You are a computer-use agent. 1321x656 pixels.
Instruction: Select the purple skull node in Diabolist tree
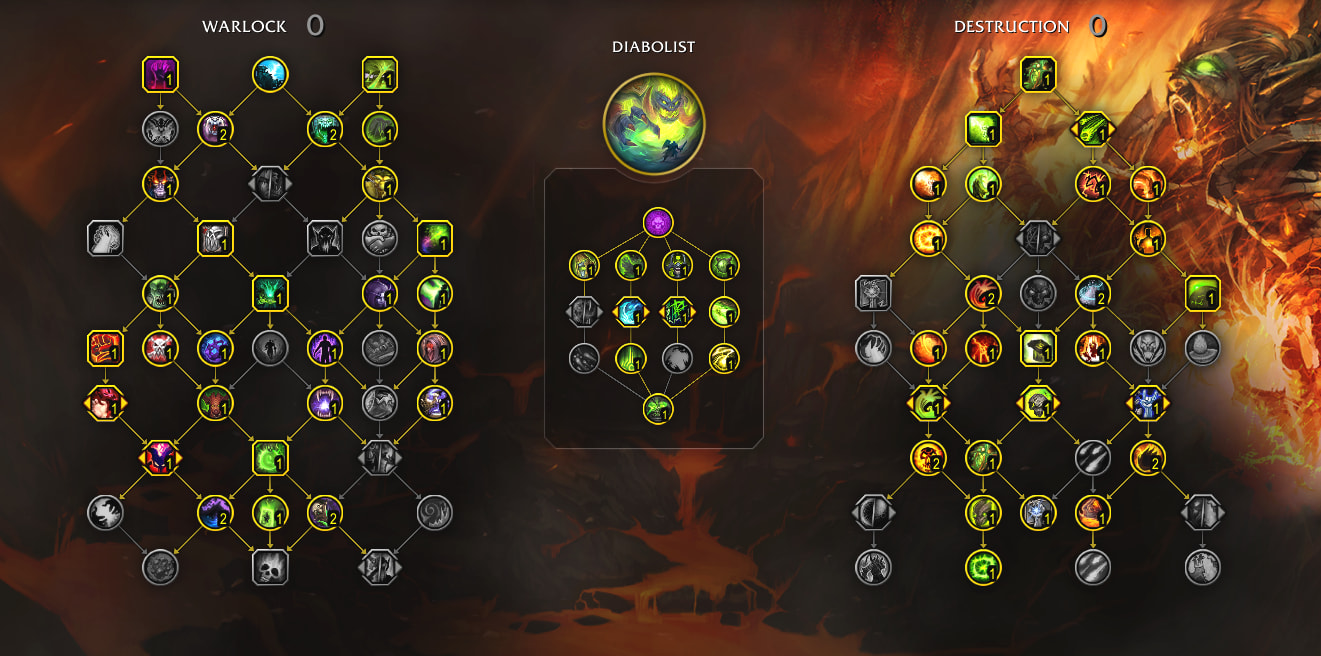point(657,222)
